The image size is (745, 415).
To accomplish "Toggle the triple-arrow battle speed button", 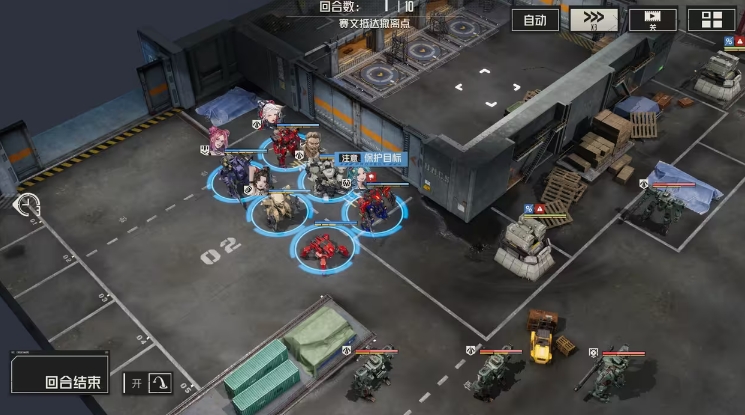I will click(594, 20).
